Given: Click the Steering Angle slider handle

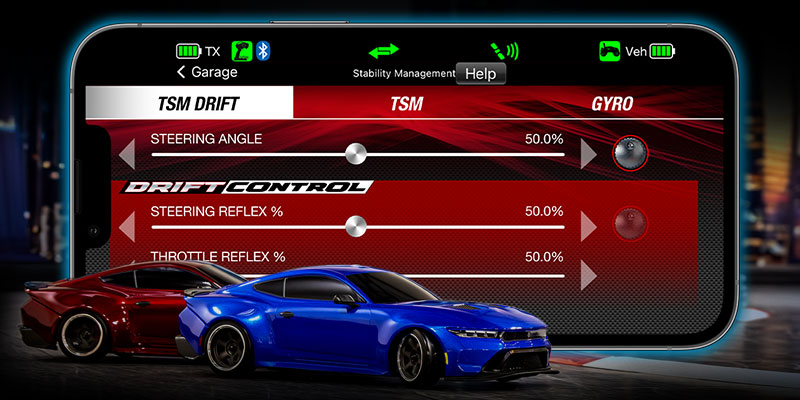Looking at the screenshot, I should click(354, 154).
